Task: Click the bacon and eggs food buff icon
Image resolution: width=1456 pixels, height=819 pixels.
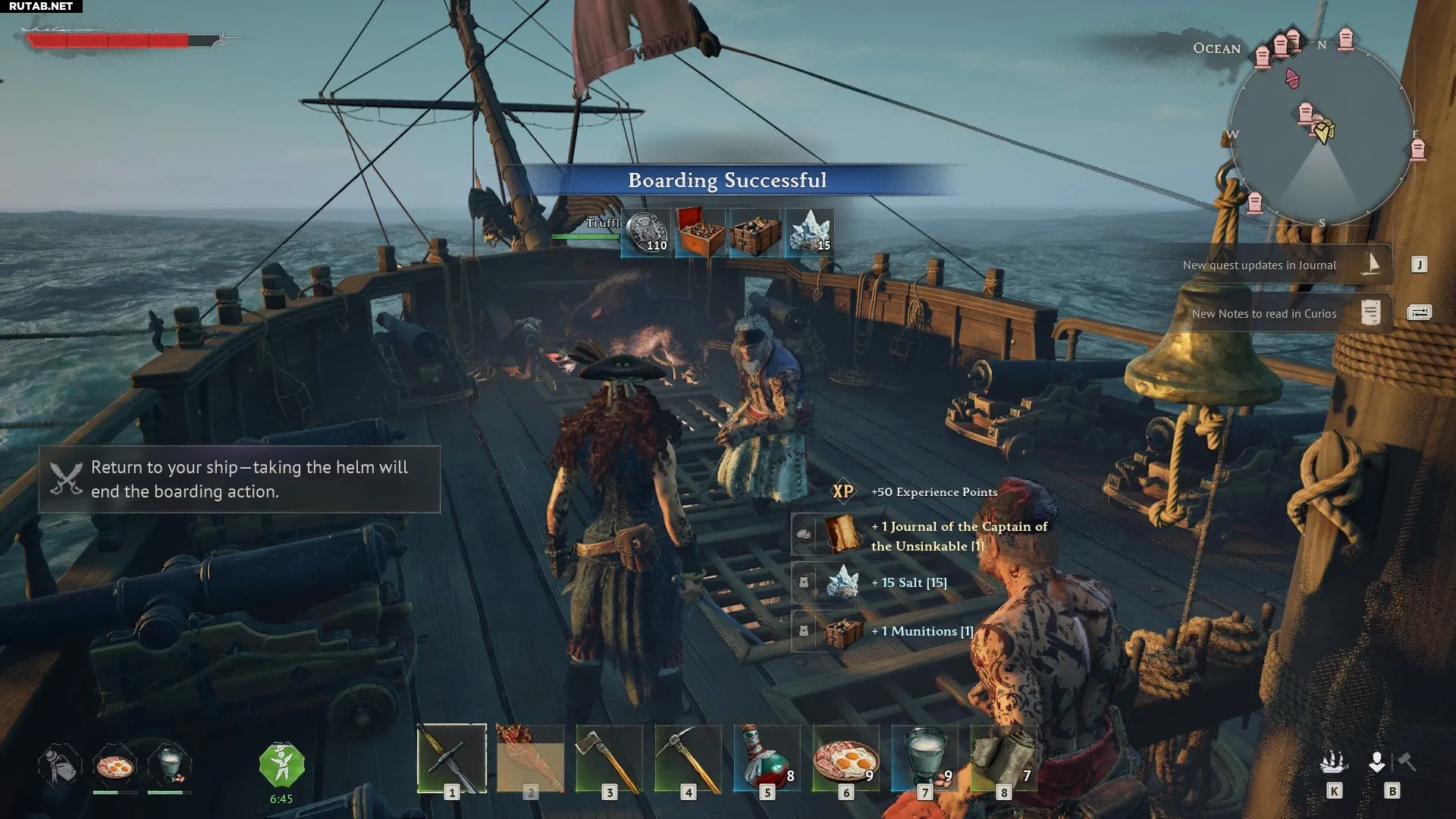Action: tap(115, 765)
